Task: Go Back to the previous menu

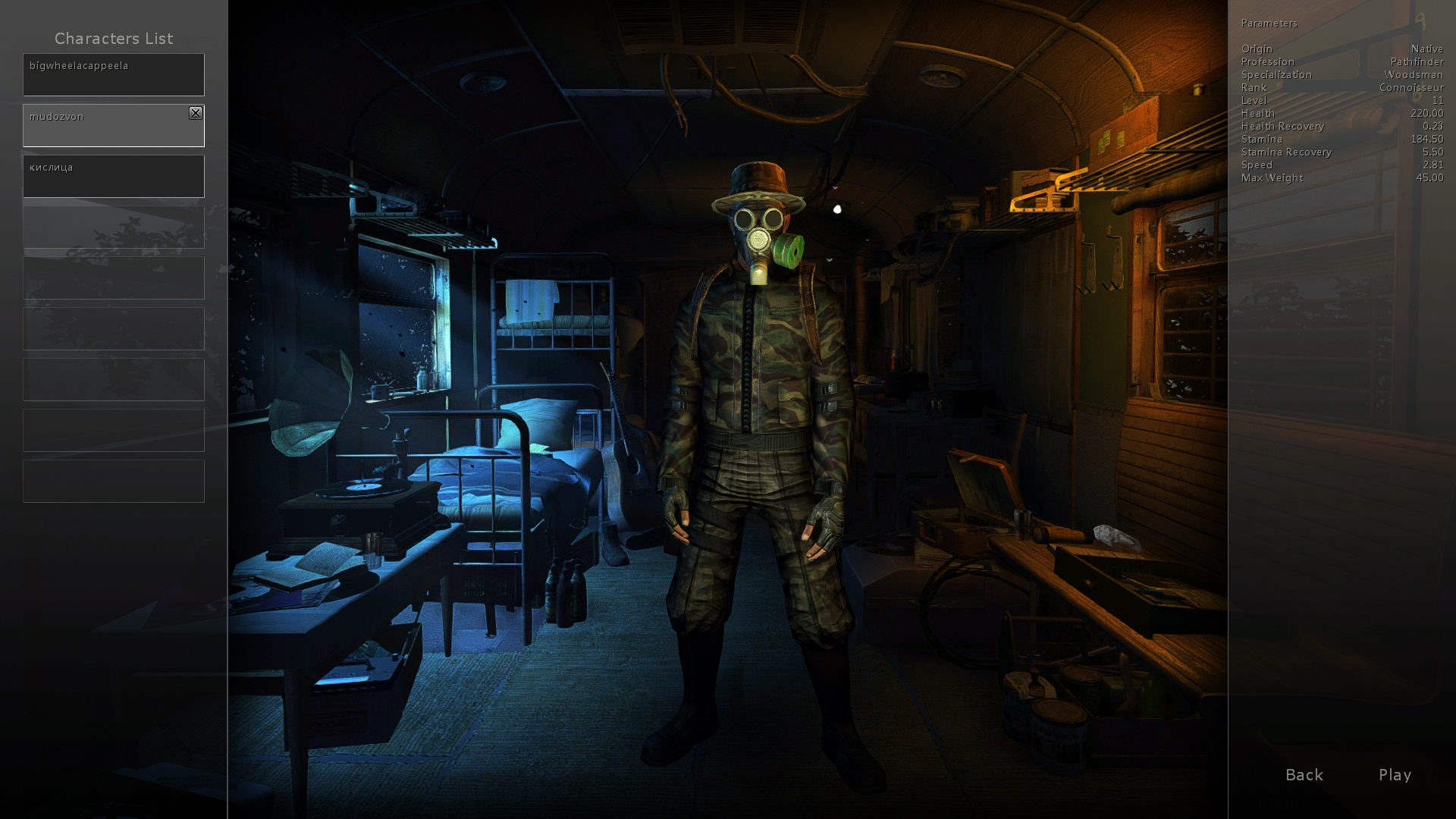Action: (1304, 774)
